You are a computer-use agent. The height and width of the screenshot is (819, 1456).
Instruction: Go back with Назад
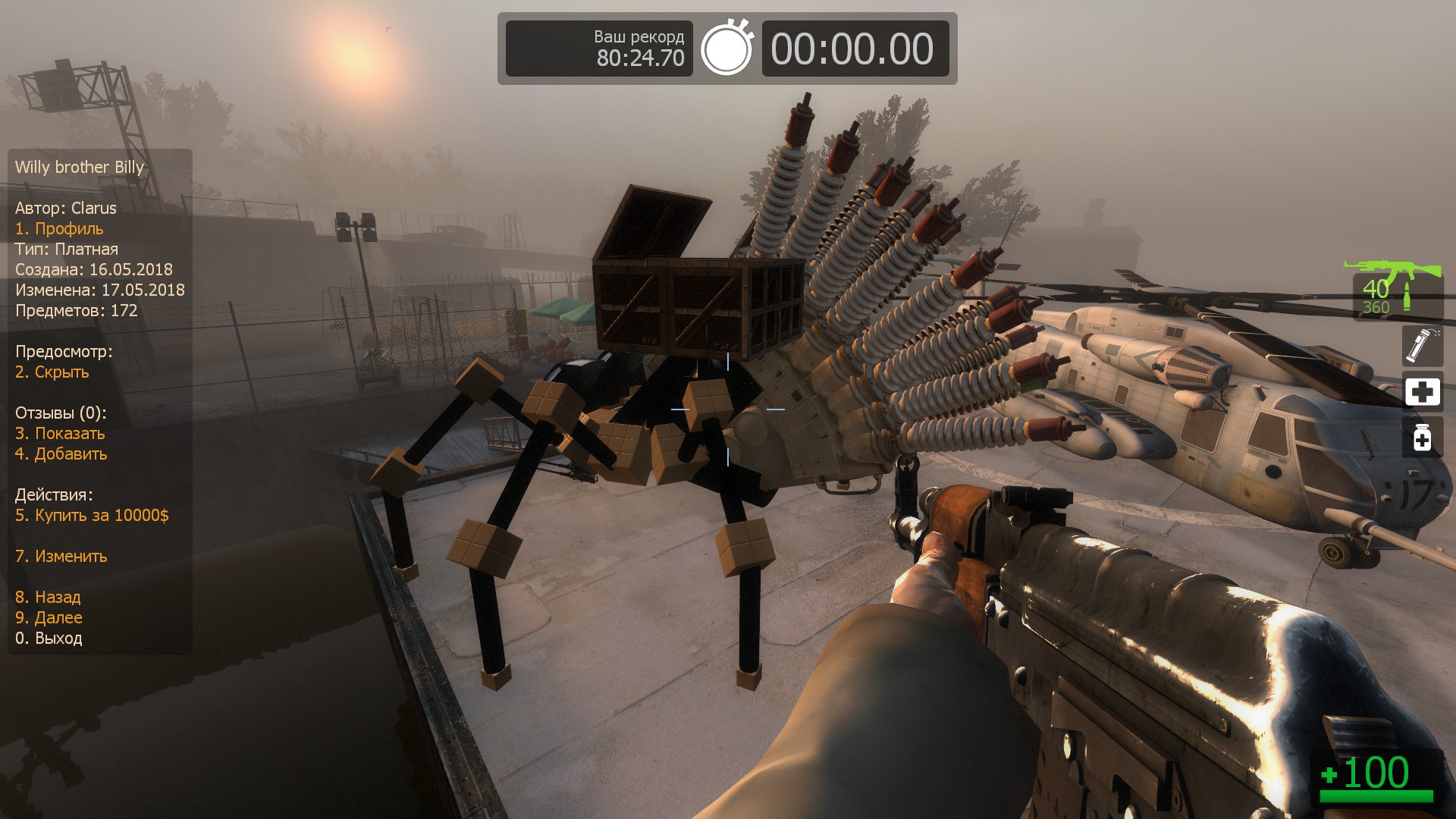pyautogui.click(x=48, y=598)
